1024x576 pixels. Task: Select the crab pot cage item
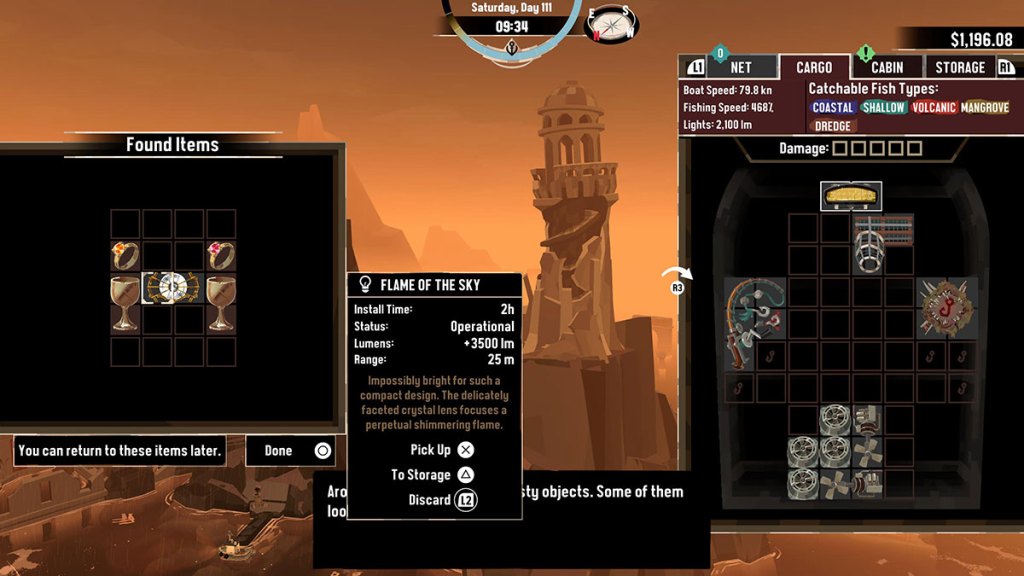click(x=868, y=243)
